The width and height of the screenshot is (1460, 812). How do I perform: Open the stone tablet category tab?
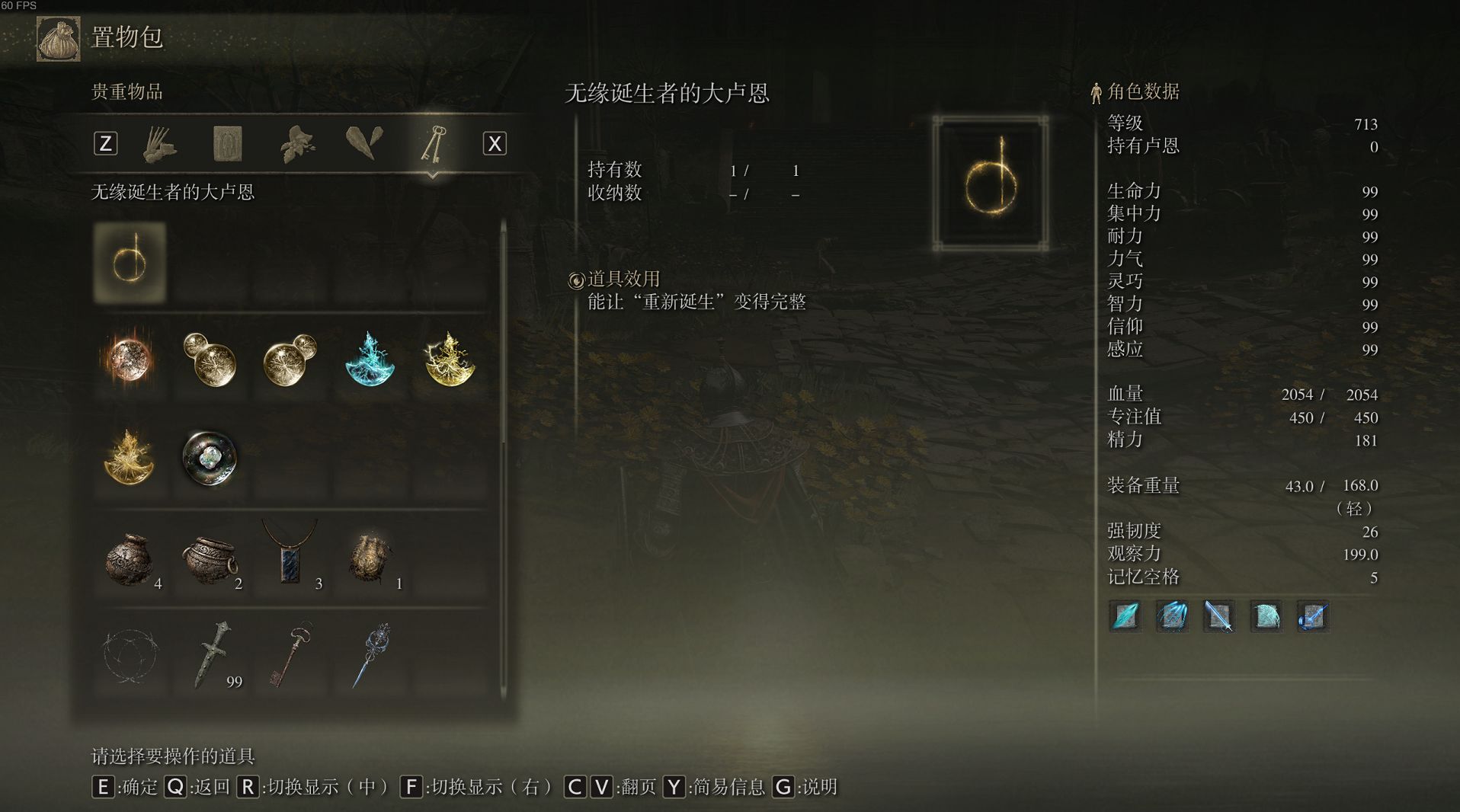click(x=227, y=143)
